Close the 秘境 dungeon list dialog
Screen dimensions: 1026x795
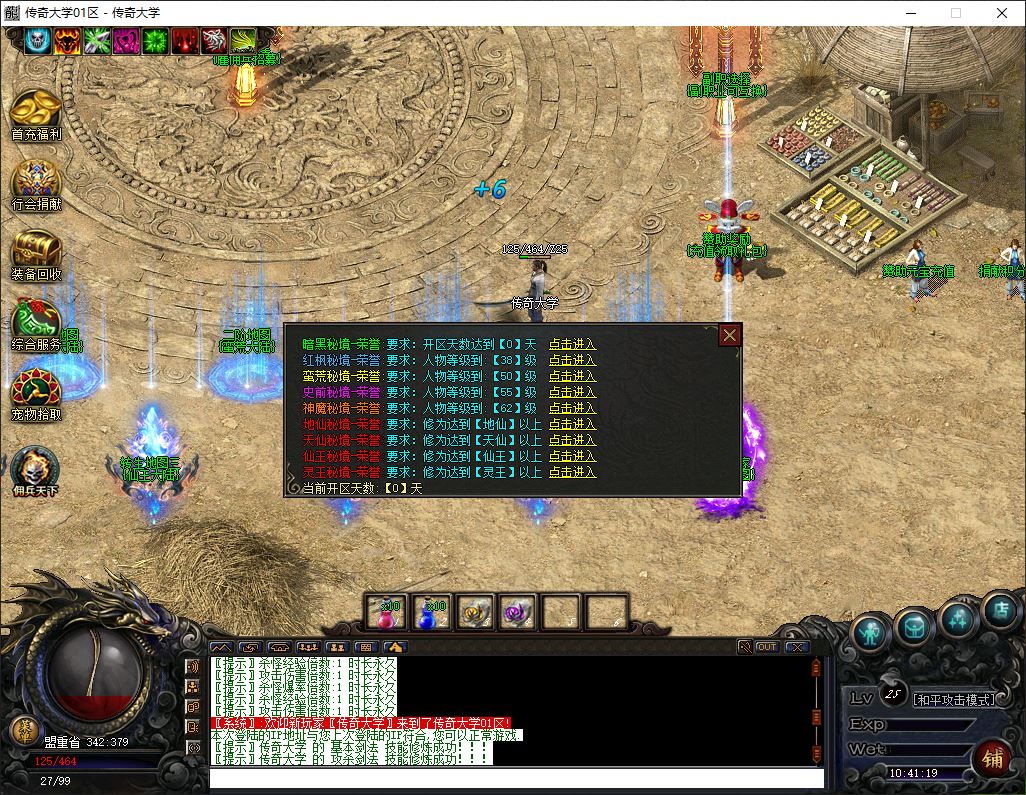[730, 335]
